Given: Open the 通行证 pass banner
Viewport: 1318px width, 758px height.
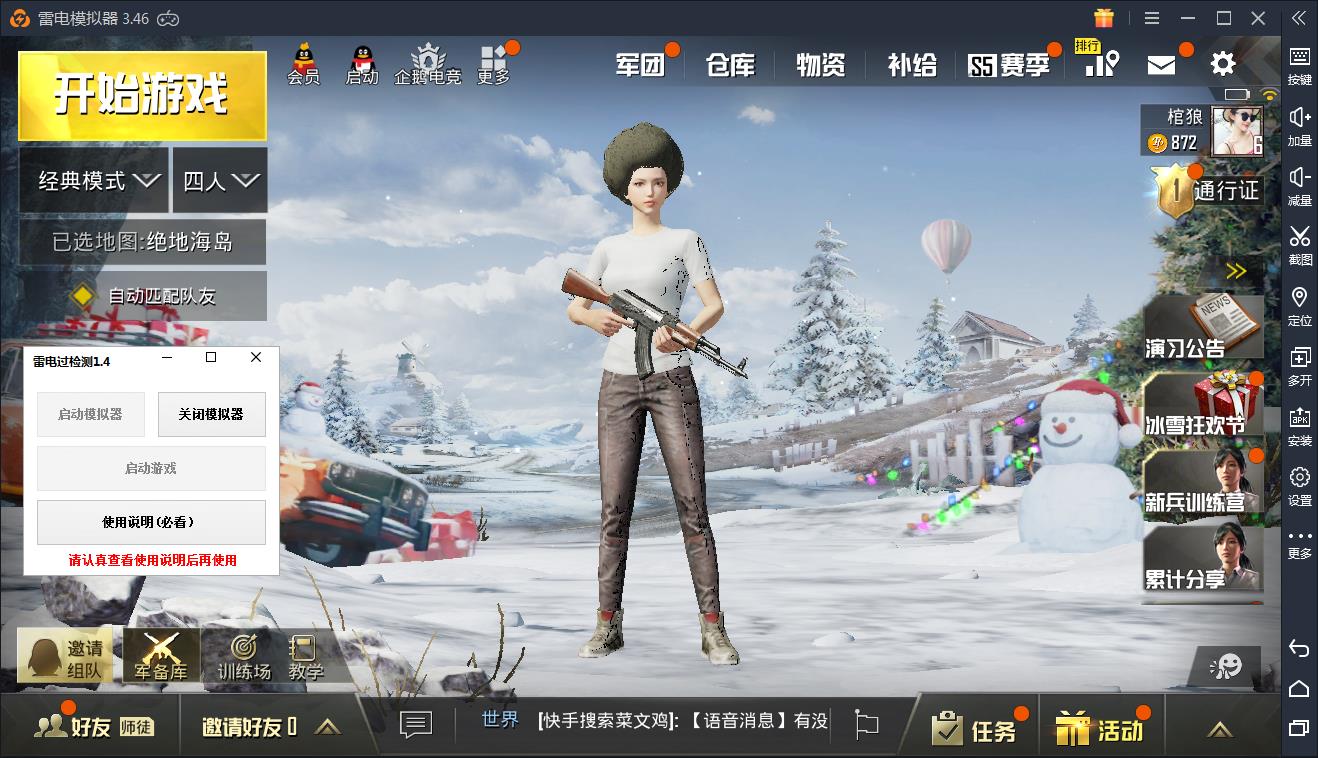Looking at the screenshot, I should click(1206, 188).
